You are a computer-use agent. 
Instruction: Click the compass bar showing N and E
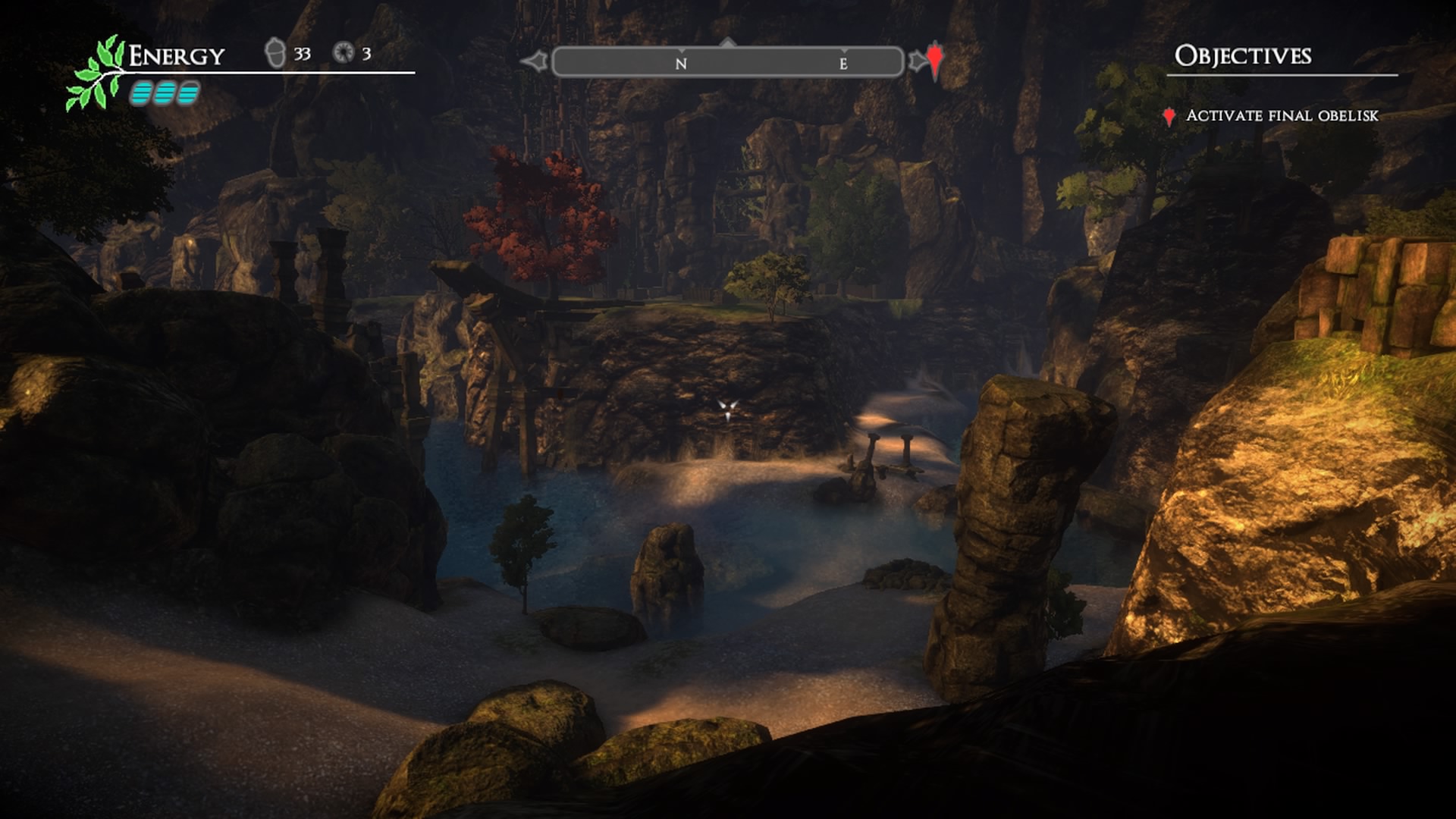(728, 62)
